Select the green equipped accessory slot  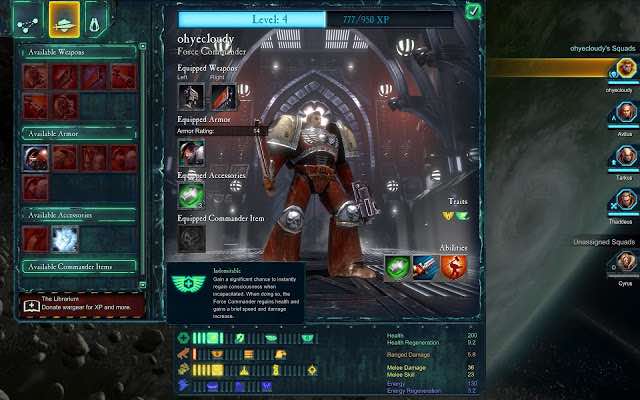[191, 195]
